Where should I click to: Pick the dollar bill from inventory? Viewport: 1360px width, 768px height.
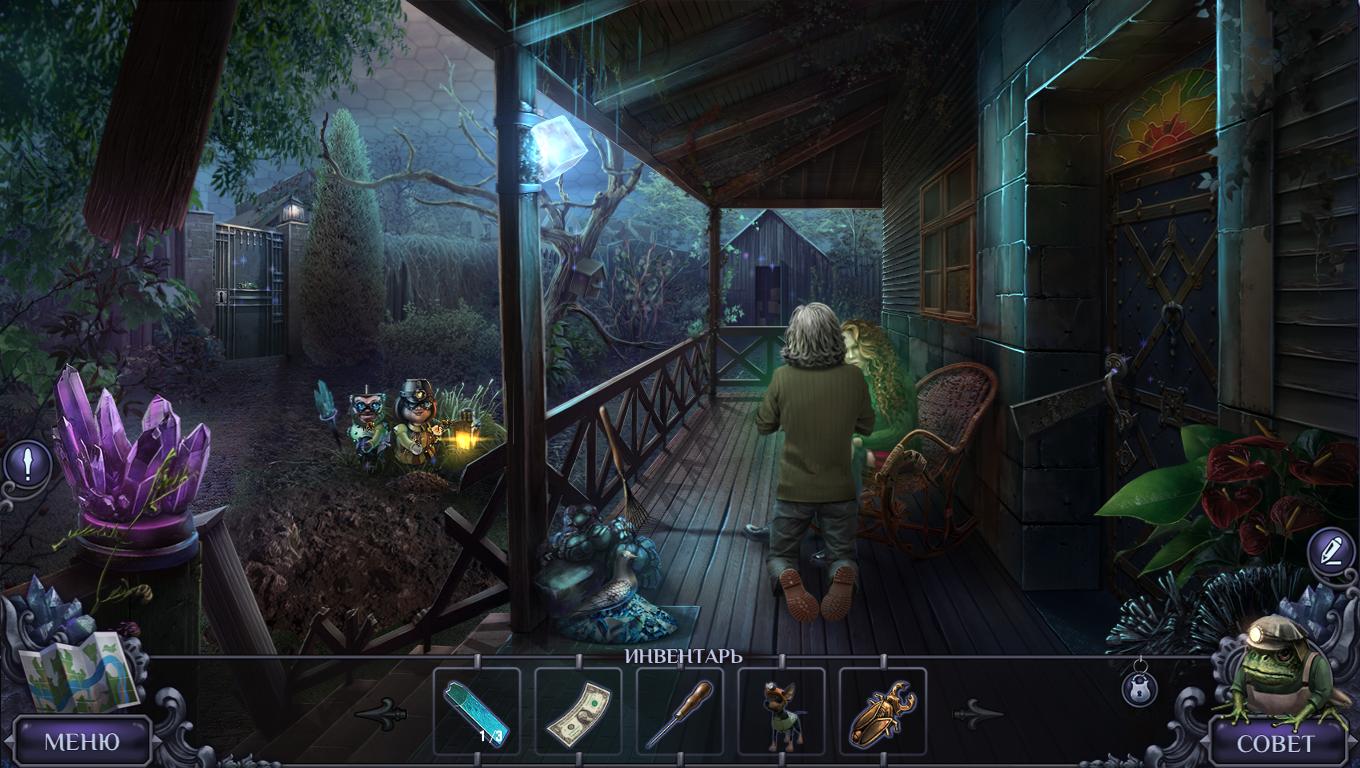(x=578, y=712)
